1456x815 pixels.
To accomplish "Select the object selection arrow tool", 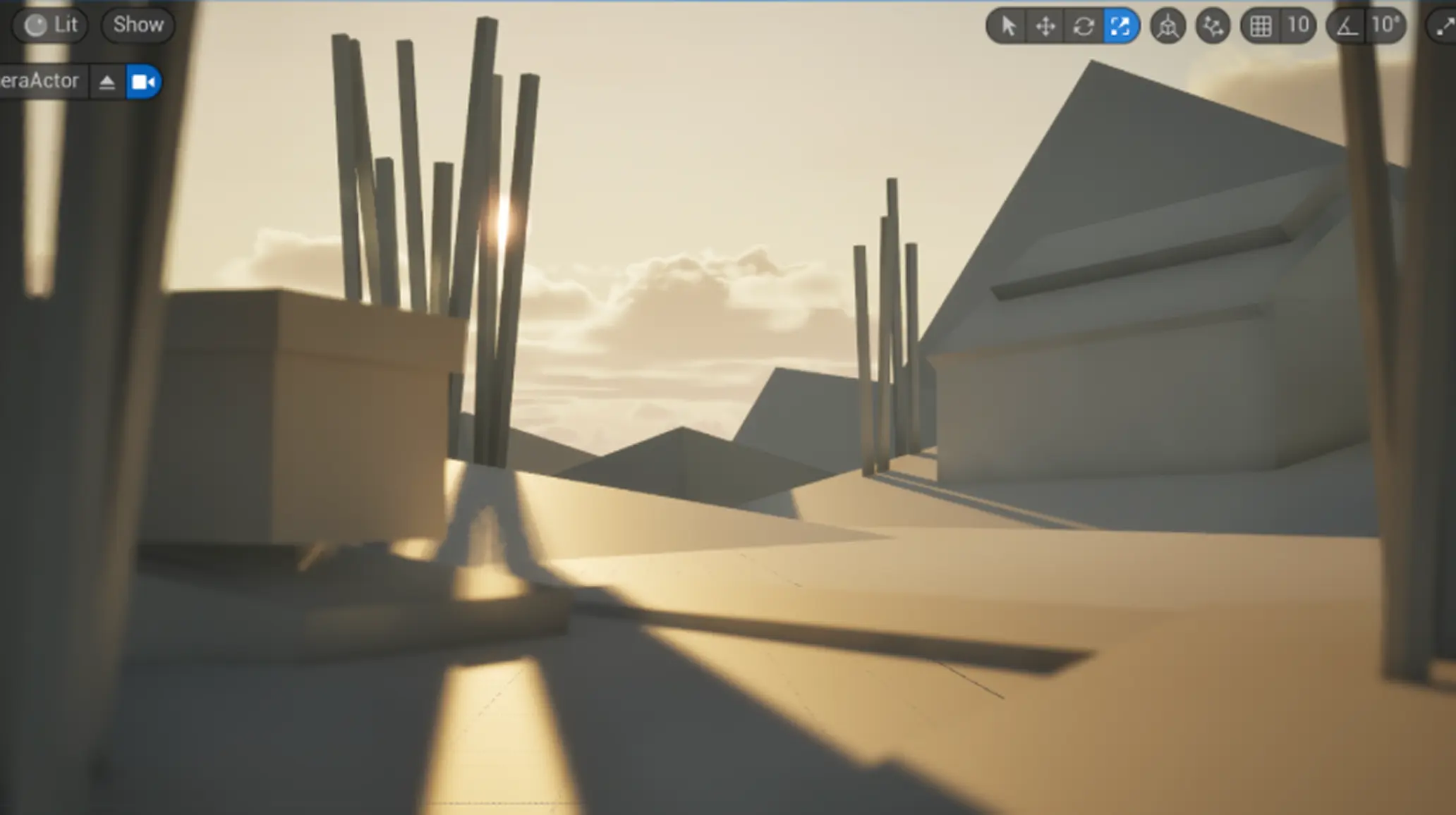I will (1008, 25).
